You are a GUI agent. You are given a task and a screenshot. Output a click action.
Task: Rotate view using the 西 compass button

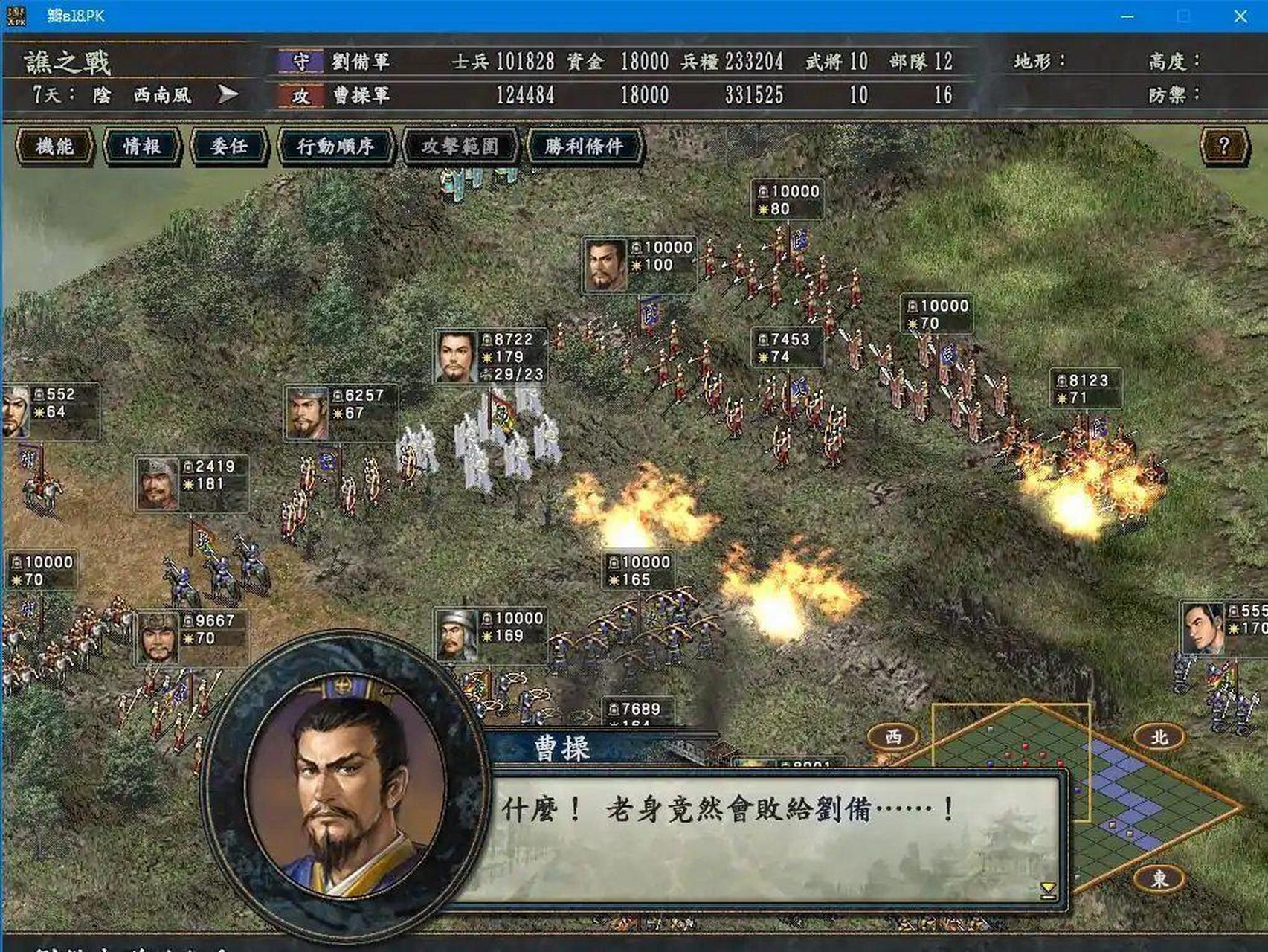pos(893,736)
